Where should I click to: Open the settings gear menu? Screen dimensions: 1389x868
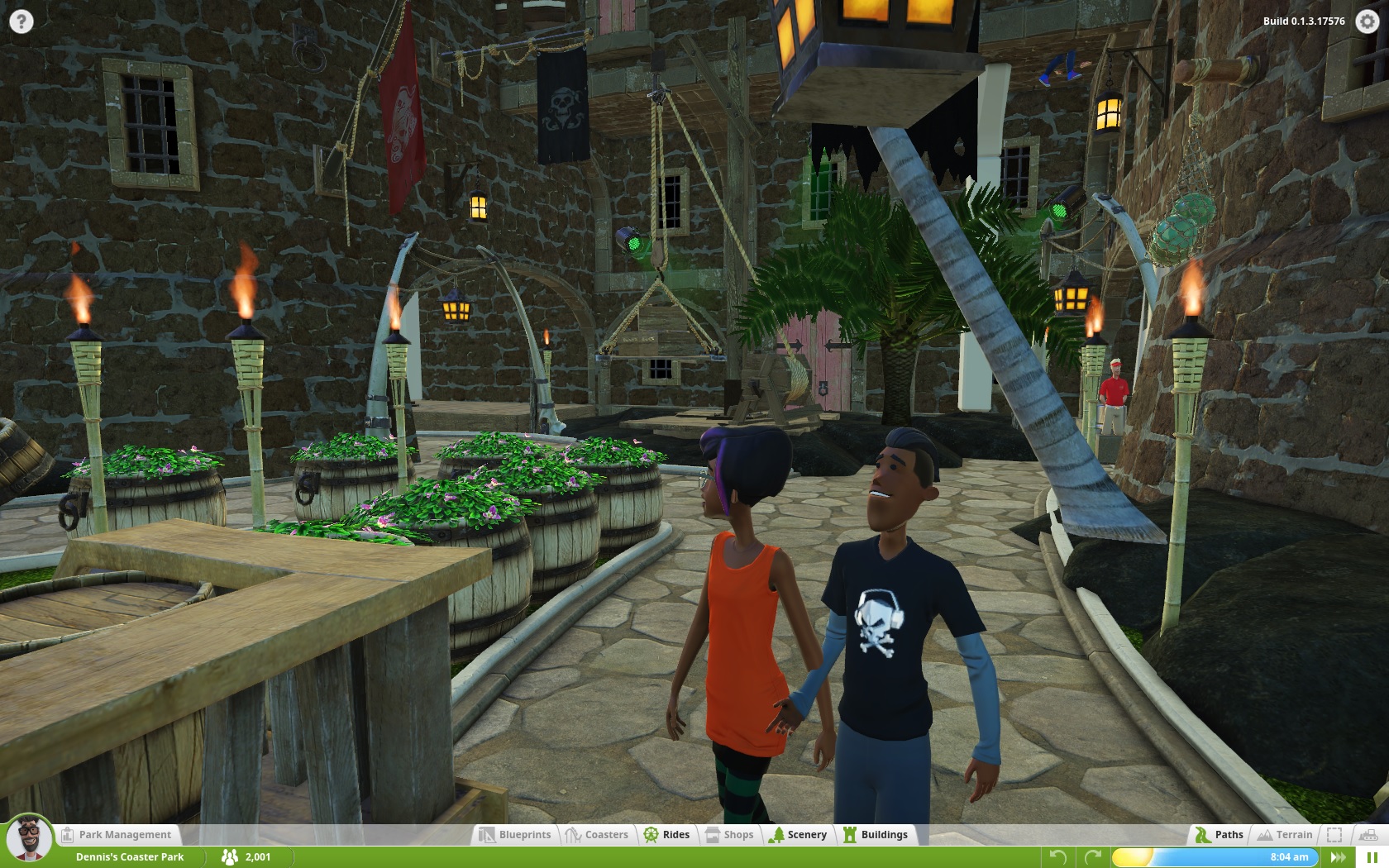(x=1368, y=21)
